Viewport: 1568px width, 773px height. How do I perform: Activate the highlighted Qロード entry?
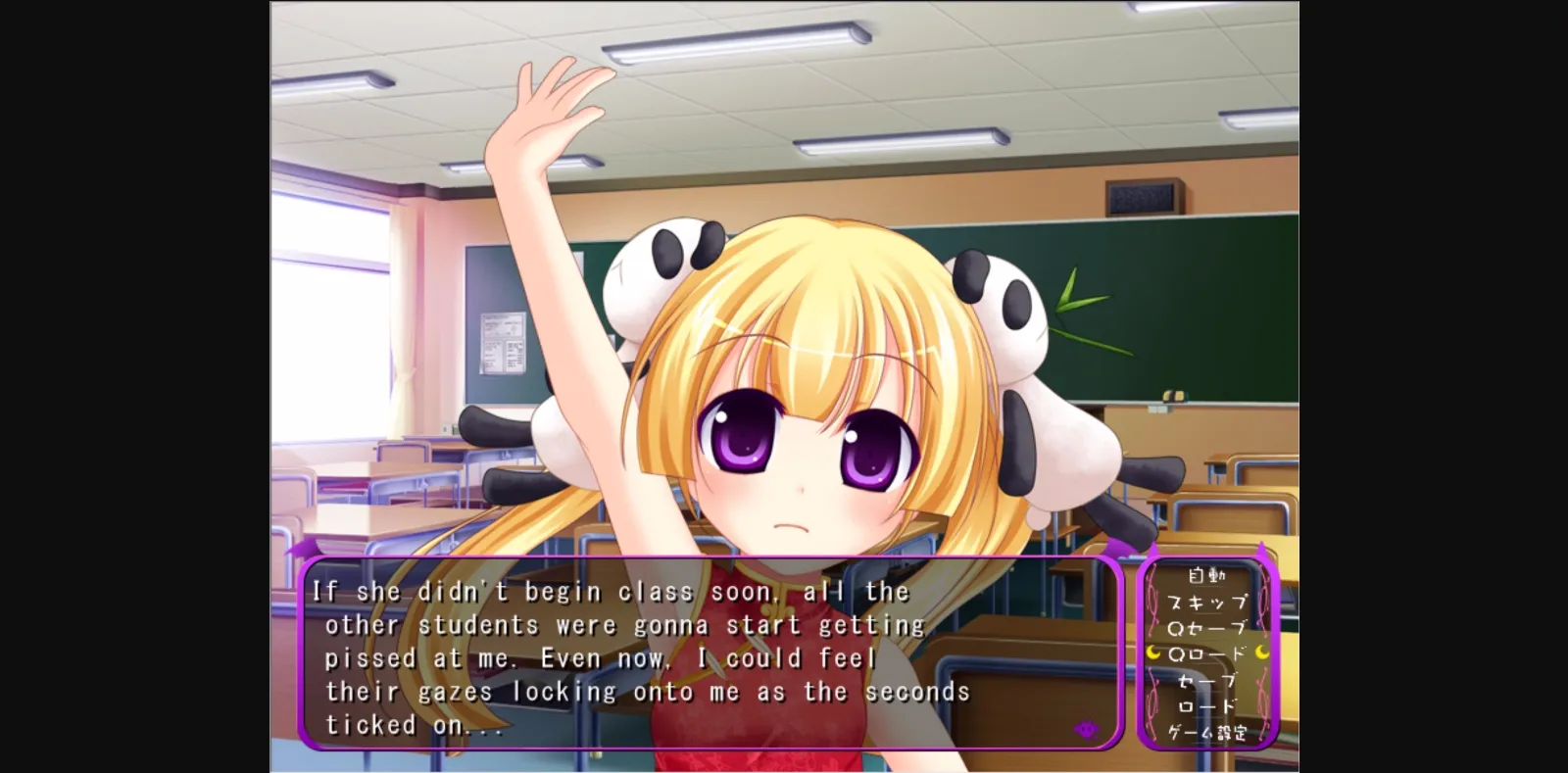click(x=1207, y=652)
